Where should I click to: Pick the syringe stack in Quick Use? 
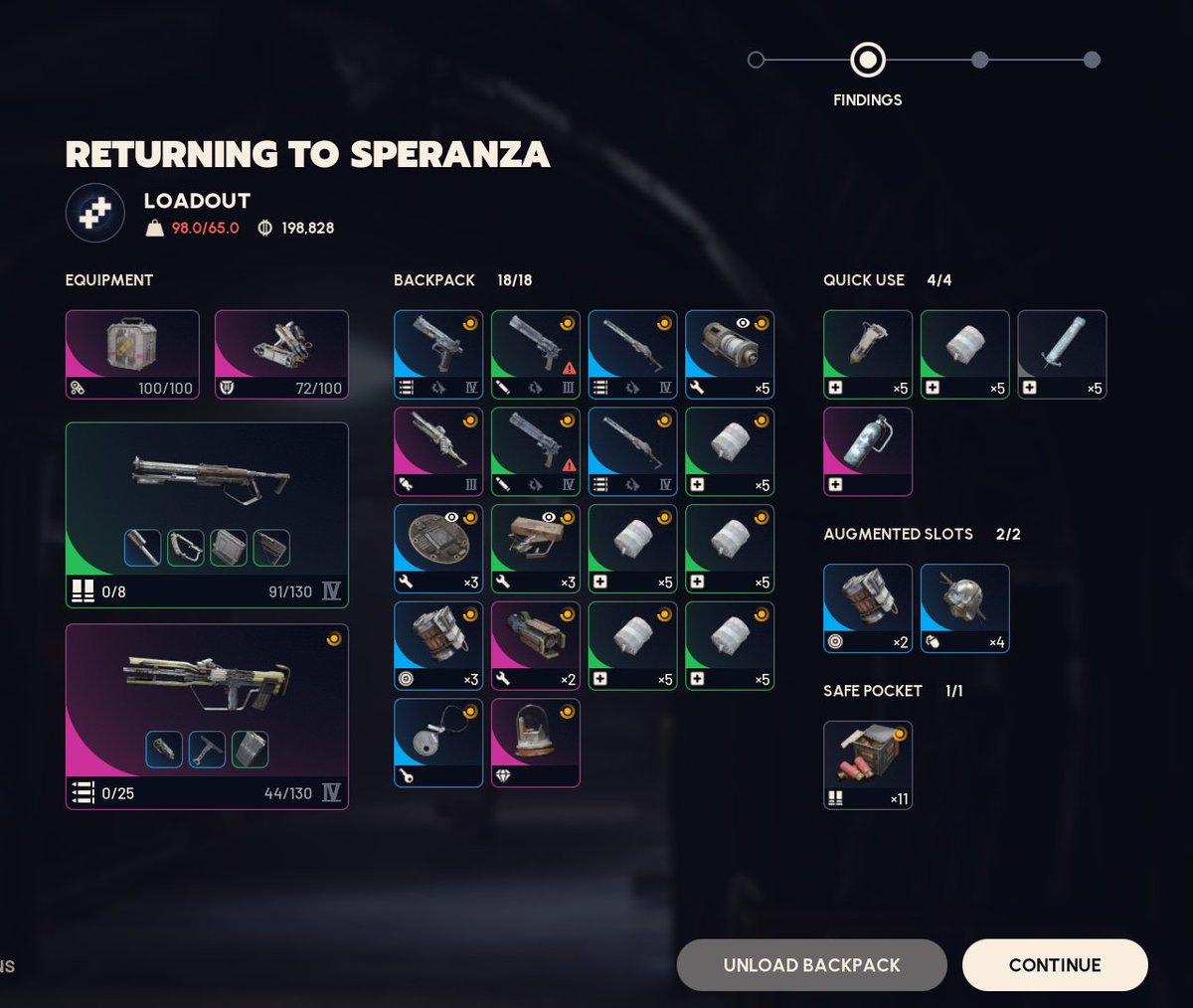tap(867, 354)
